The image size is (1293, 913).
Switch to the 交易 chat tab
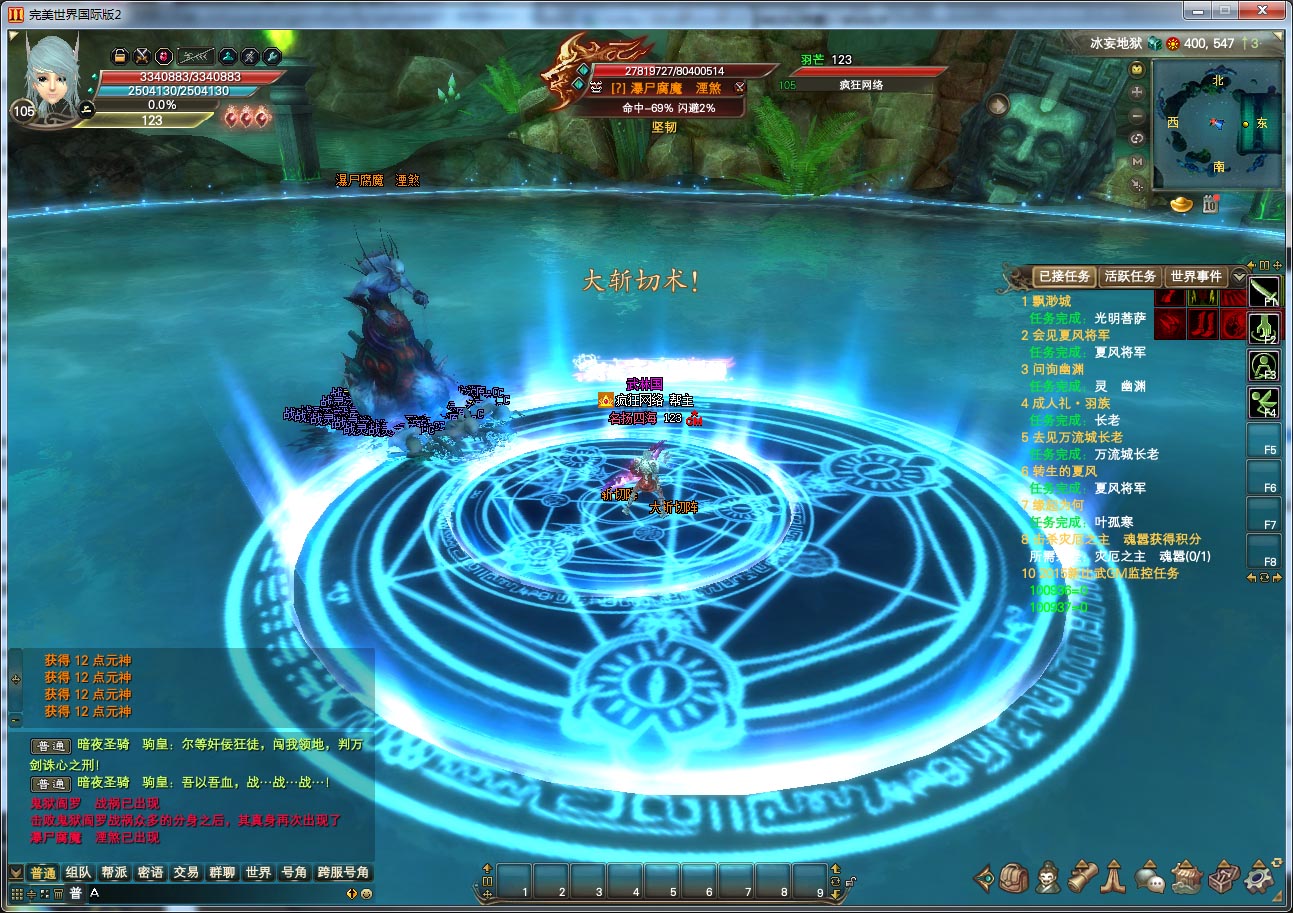[x=186, y=872]
